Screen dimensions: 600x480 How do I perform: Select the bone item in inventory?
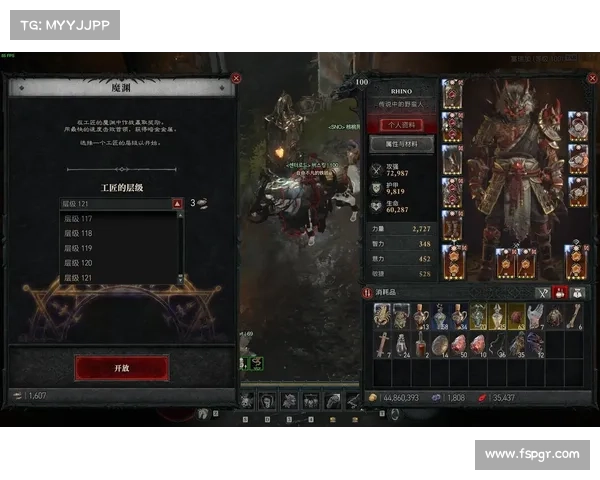click(x=575, y=317)
